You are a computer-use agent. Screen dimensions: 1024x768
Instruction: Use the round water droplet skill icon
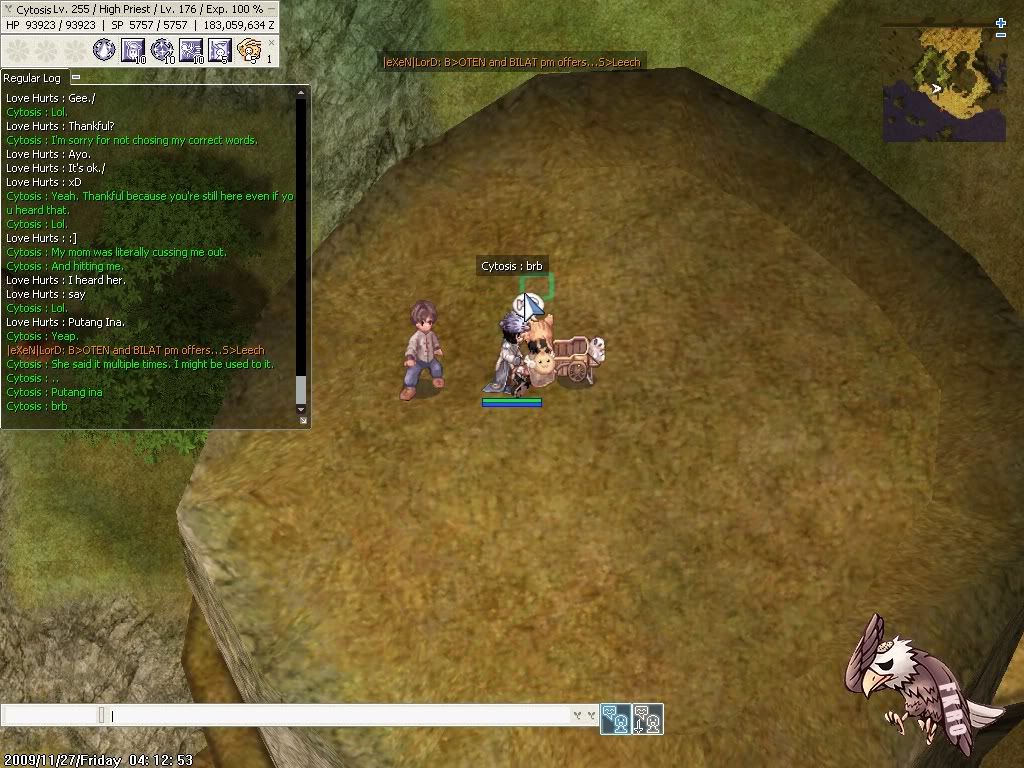click(104, 49)
